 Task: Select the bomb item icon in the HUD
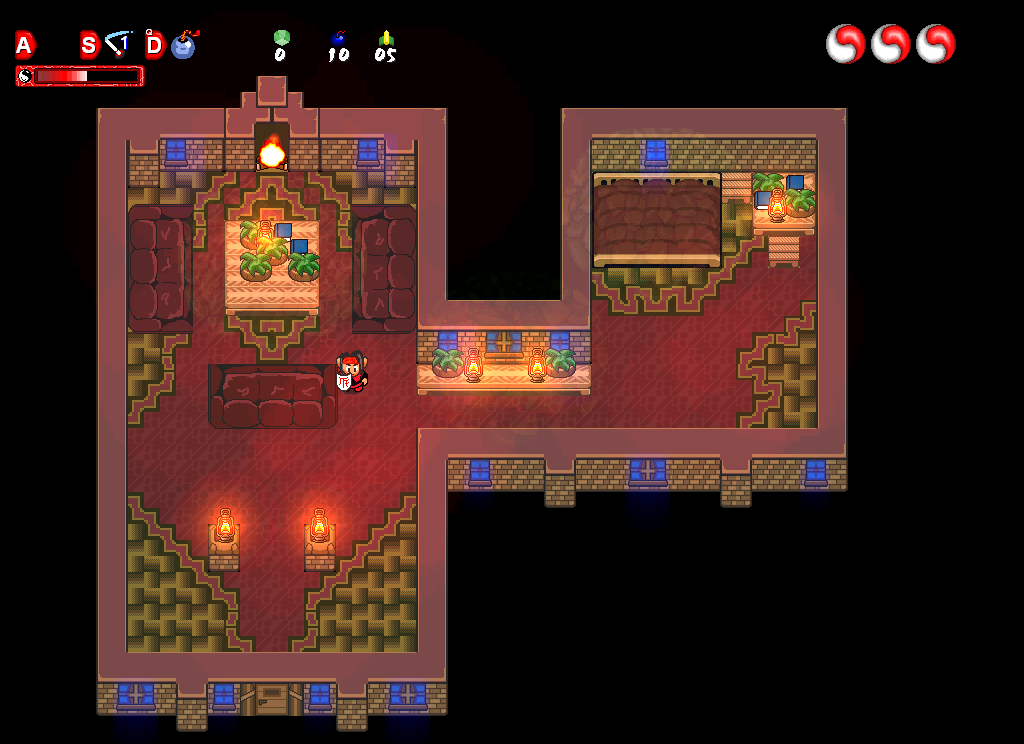pos(184,45)
